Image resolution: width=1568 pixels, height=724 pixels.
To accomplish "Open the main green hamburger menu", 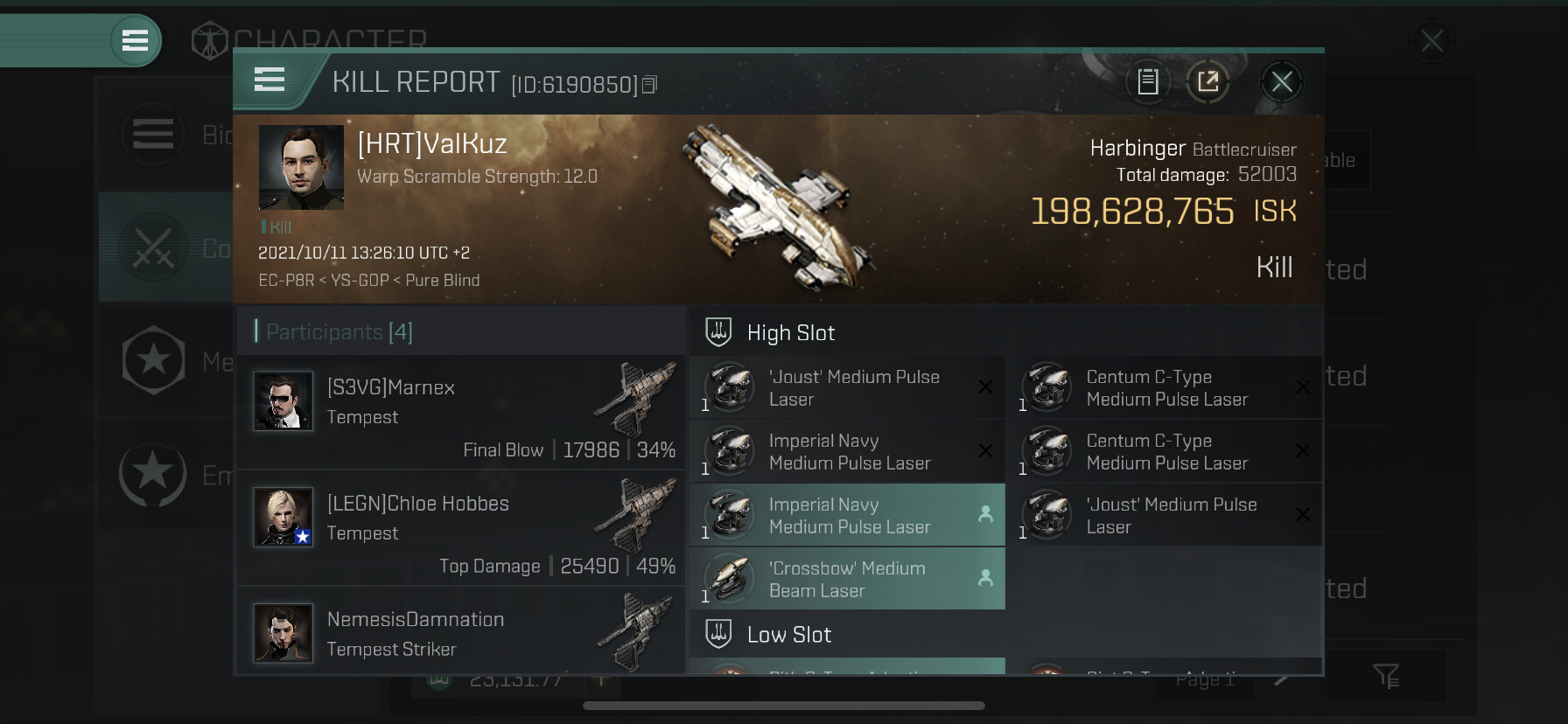I will pos(135,40).
